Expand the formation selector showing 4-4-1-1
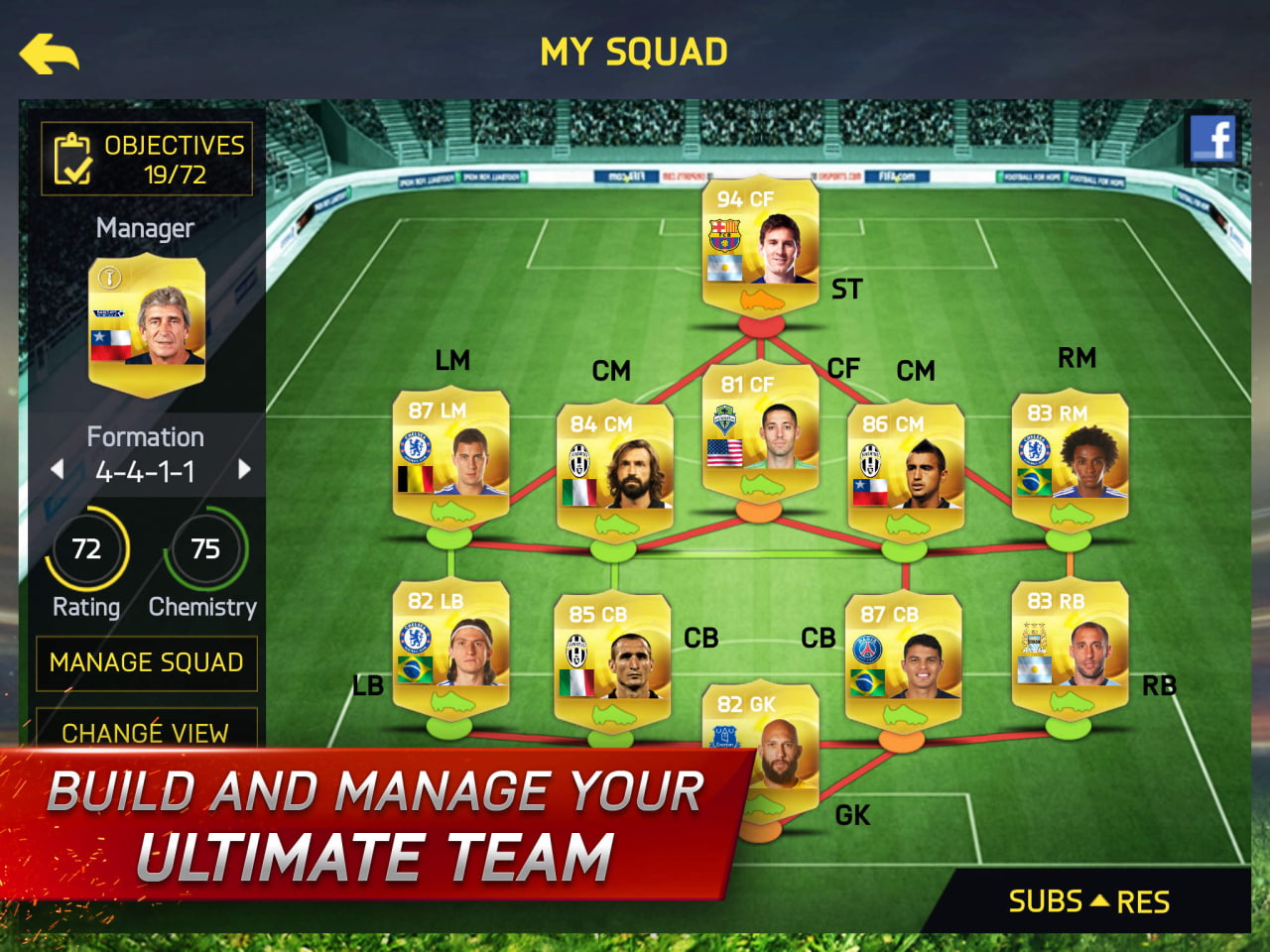 pyautogui.click(x=146, y=468)
